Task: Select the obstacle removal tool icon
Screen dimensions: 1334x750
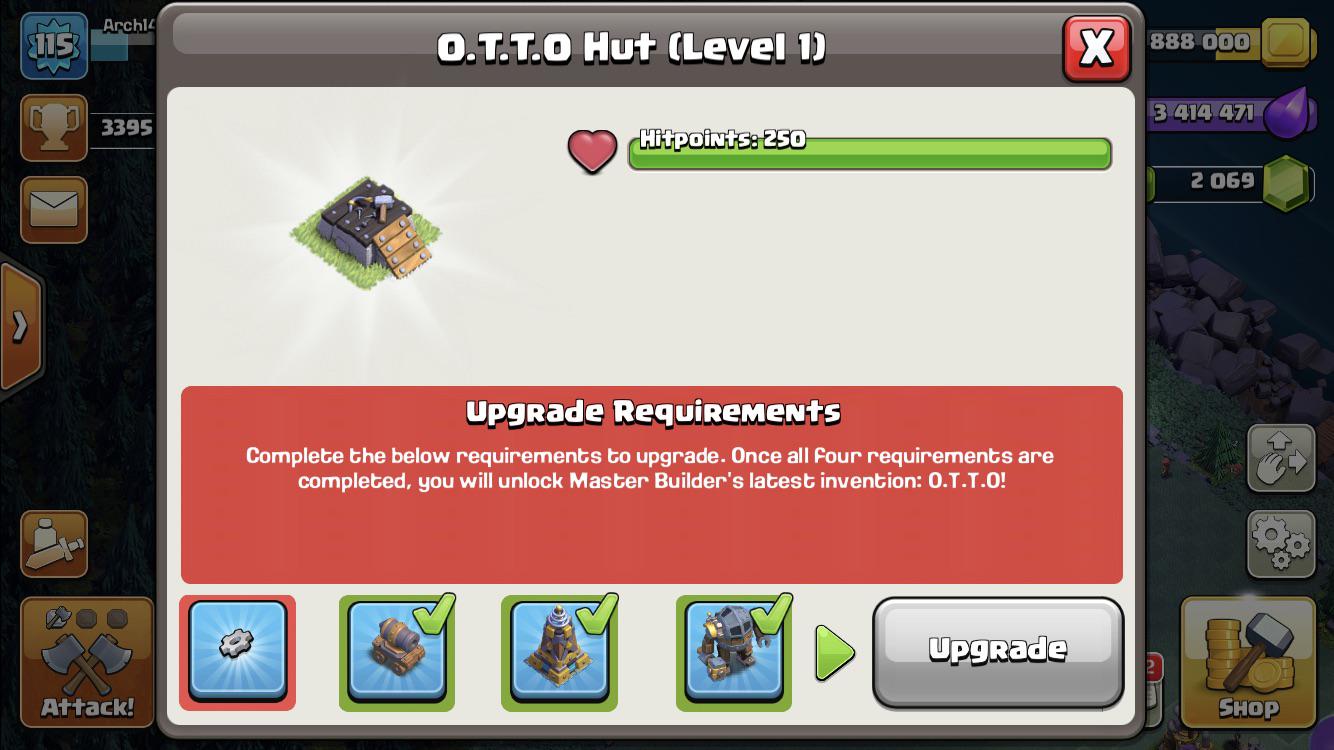Action: point(52,543)
